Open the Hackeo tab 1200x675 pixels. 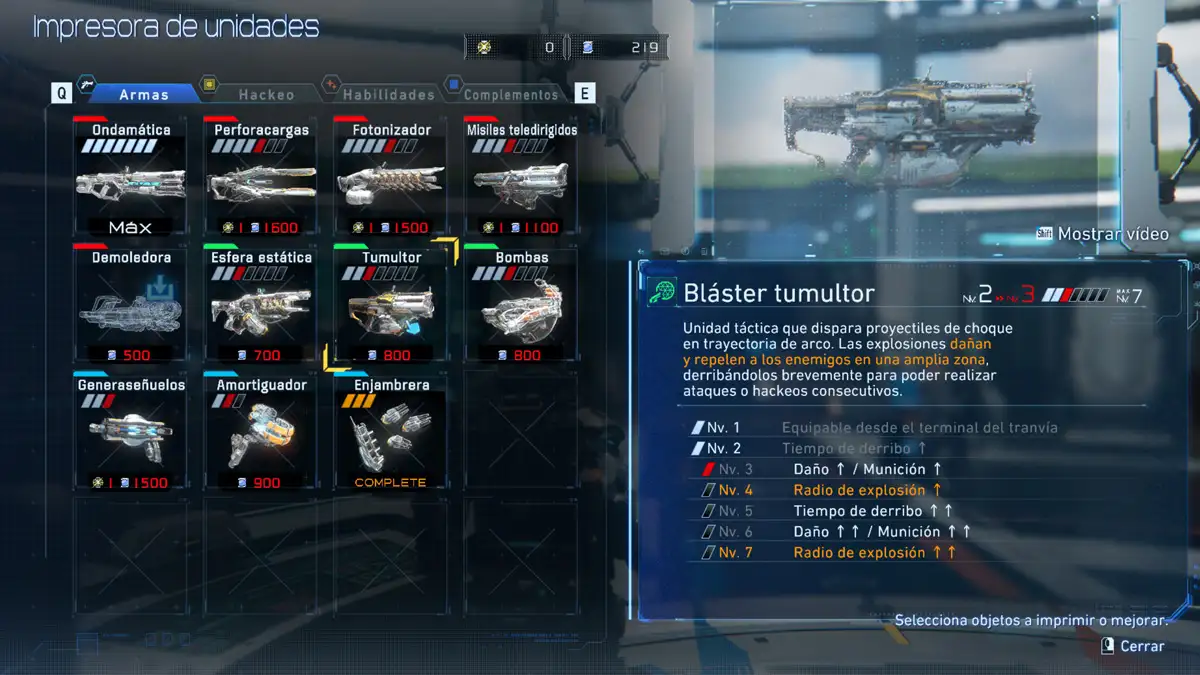pos(266,94)
